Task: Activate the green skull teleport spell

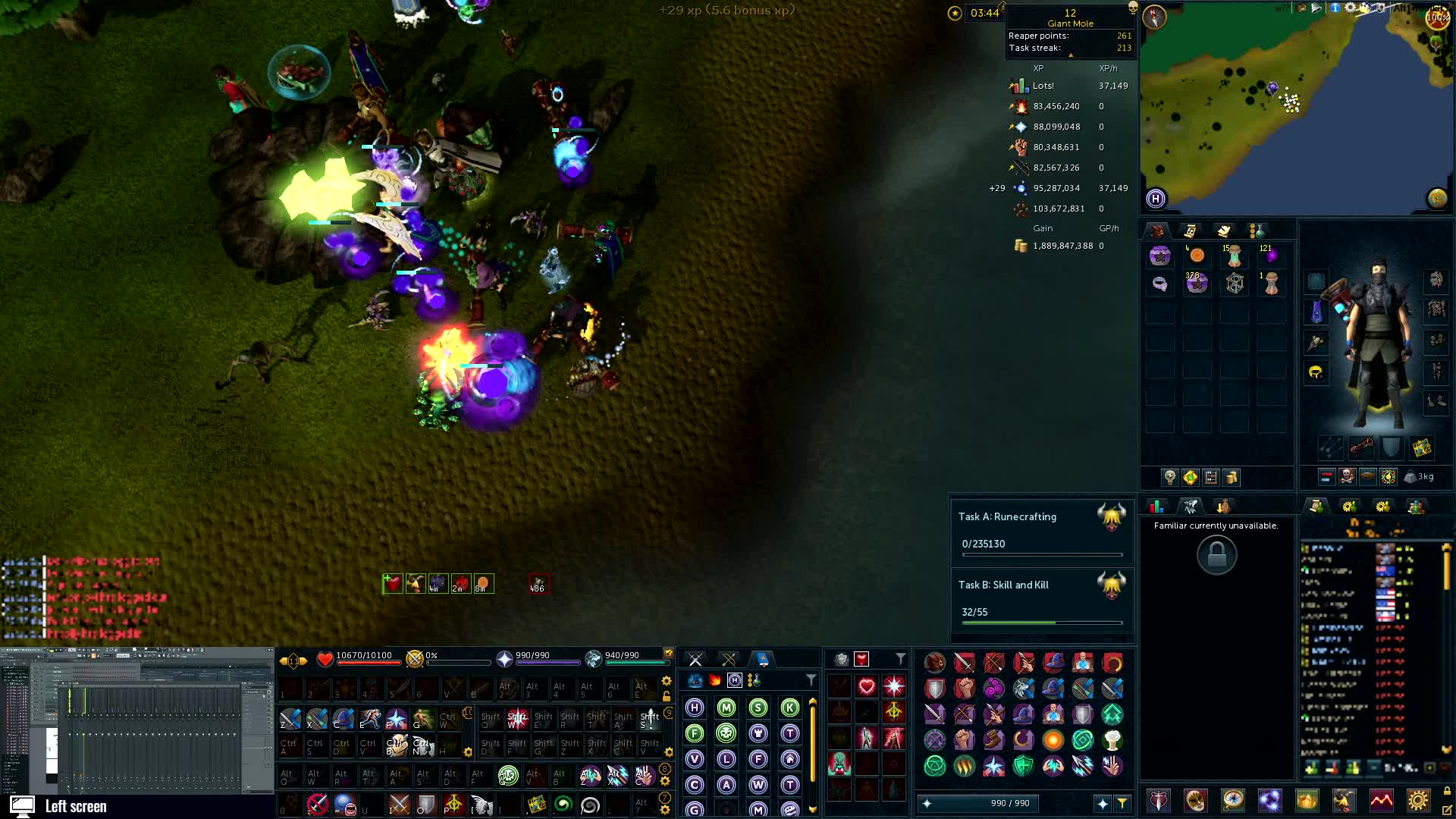Action: click(726, 733)
